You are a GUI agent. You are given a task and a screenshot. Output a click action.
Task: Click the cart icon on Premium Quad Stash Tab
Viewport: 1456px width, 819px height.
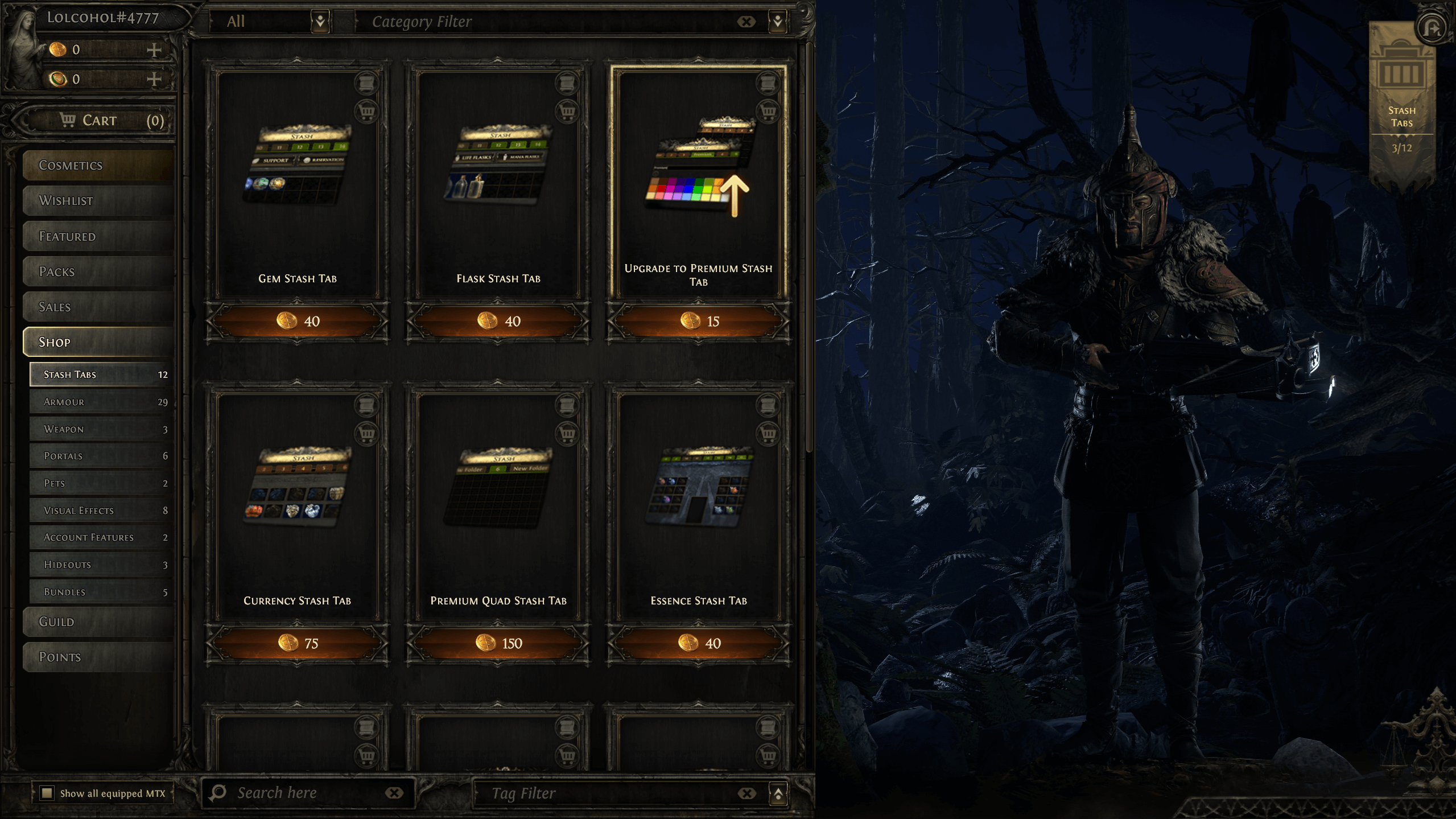click(567, 433)
